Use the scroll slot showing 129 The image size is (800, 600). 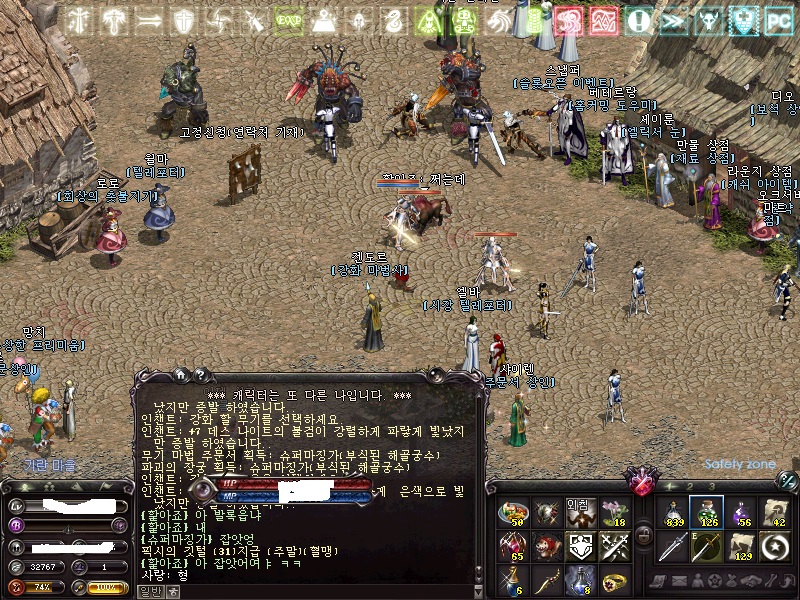744,546
